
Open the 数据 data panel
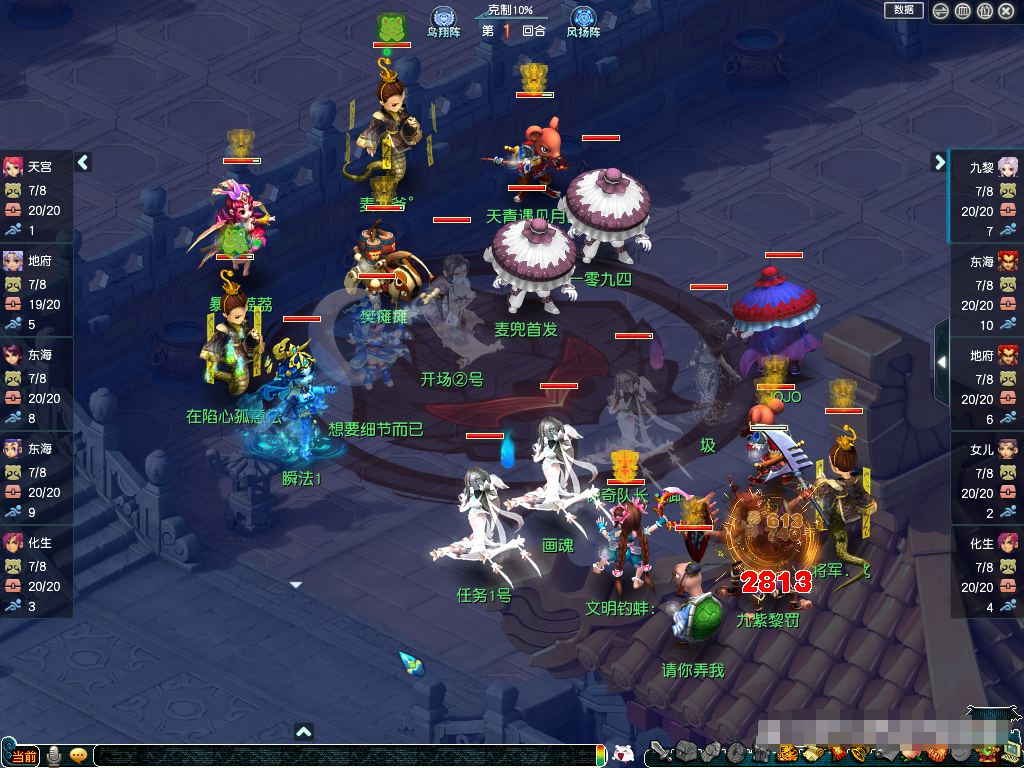(x=903, y=10)
